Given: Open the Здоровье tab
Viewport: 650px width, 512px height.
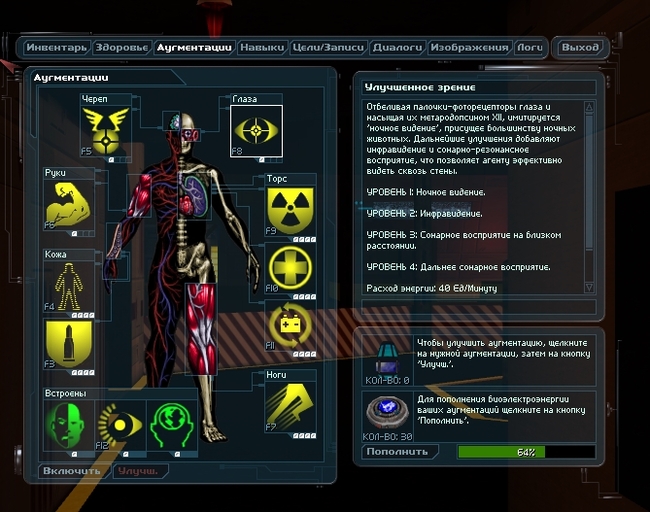Looking at the screenshot, I should [x=123, y=47].
